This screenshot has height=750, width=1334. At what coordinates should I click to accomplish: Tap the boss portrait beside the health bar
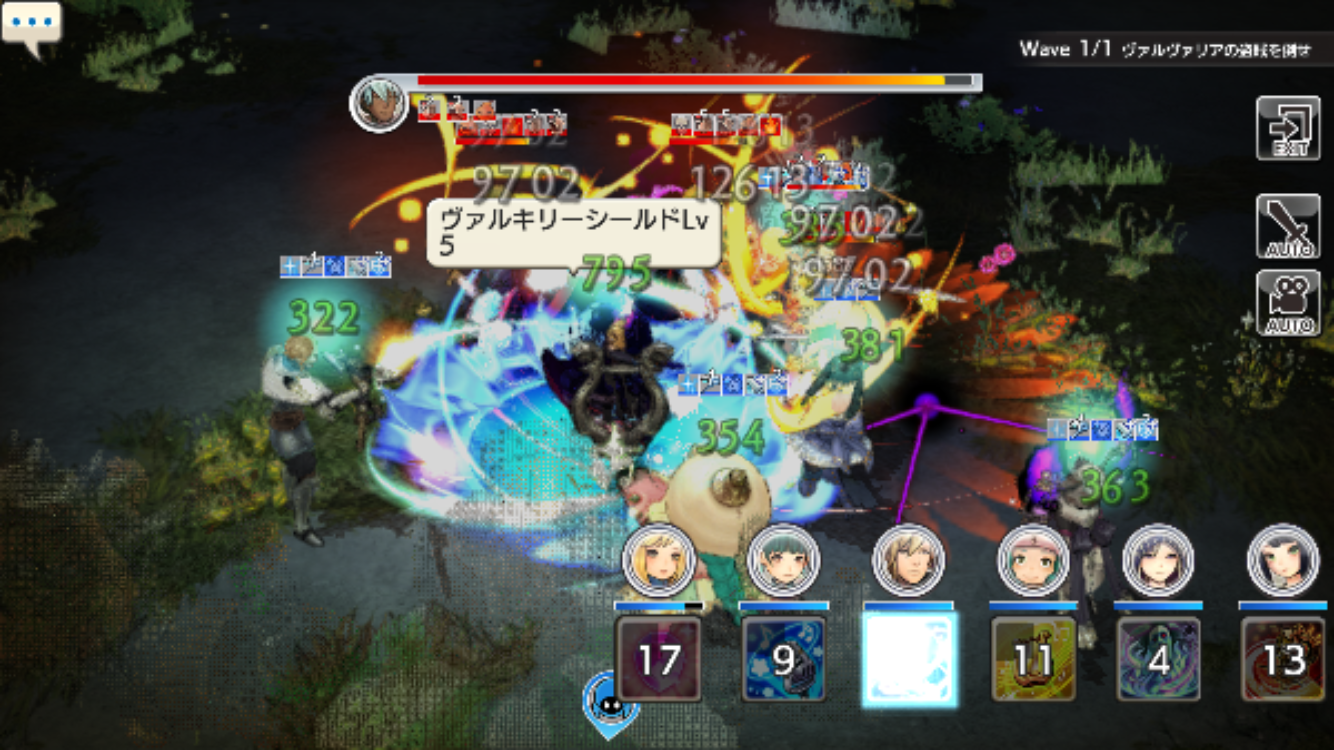(378, 102)
